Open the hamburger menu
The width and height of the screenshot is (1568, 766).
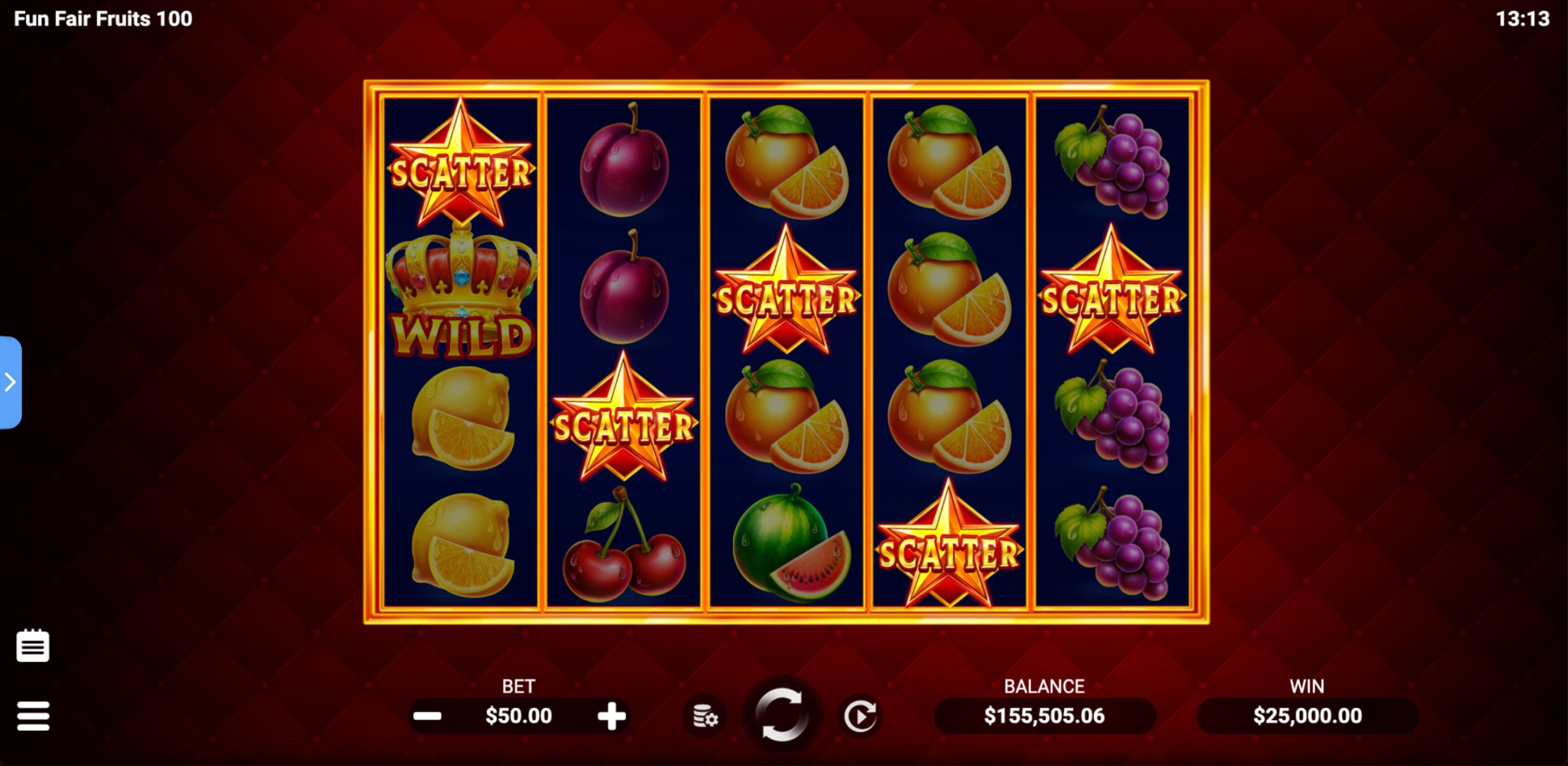point(33,716)
